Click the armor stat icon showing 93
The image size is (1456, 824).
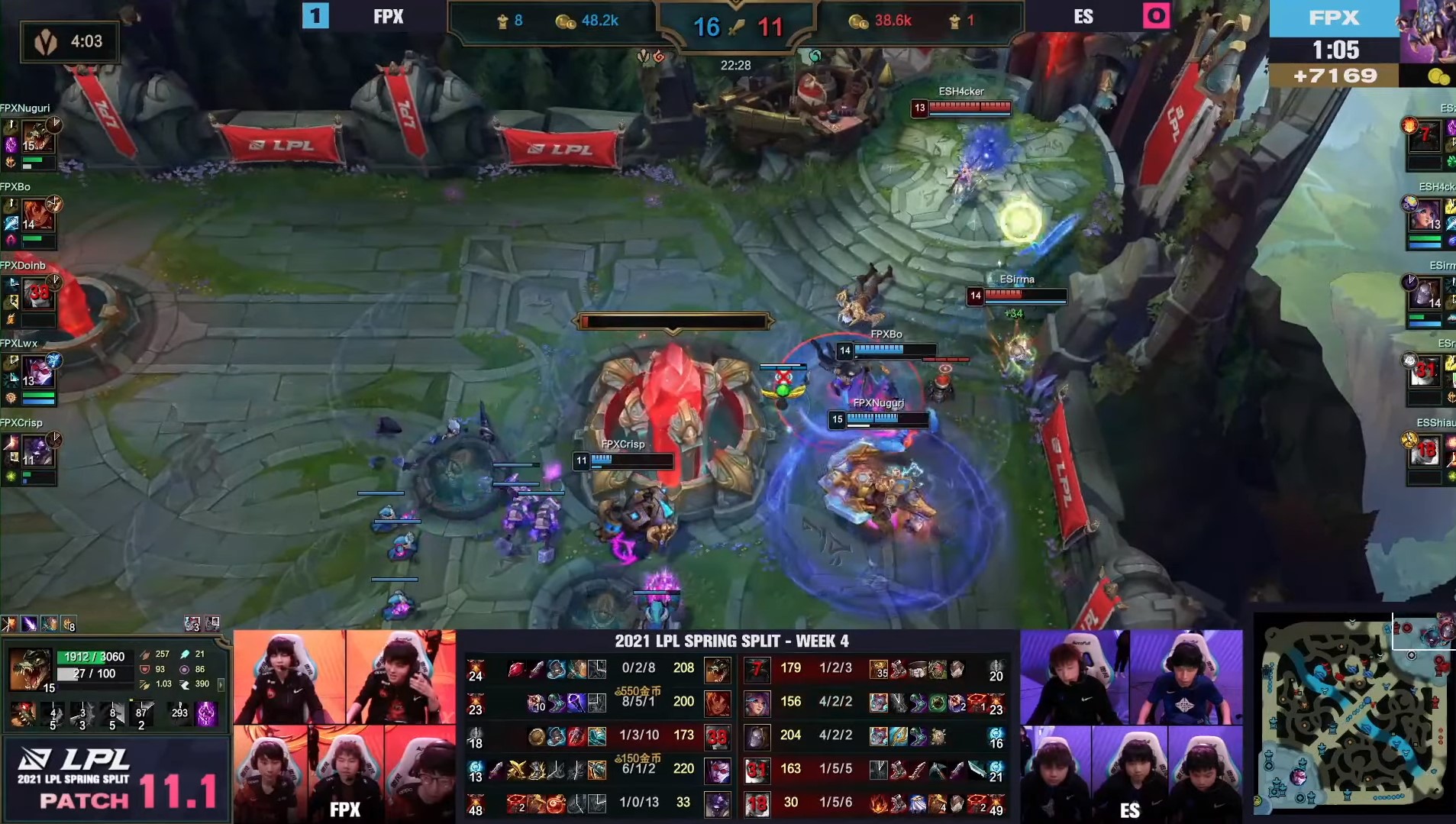pos(144,670)
